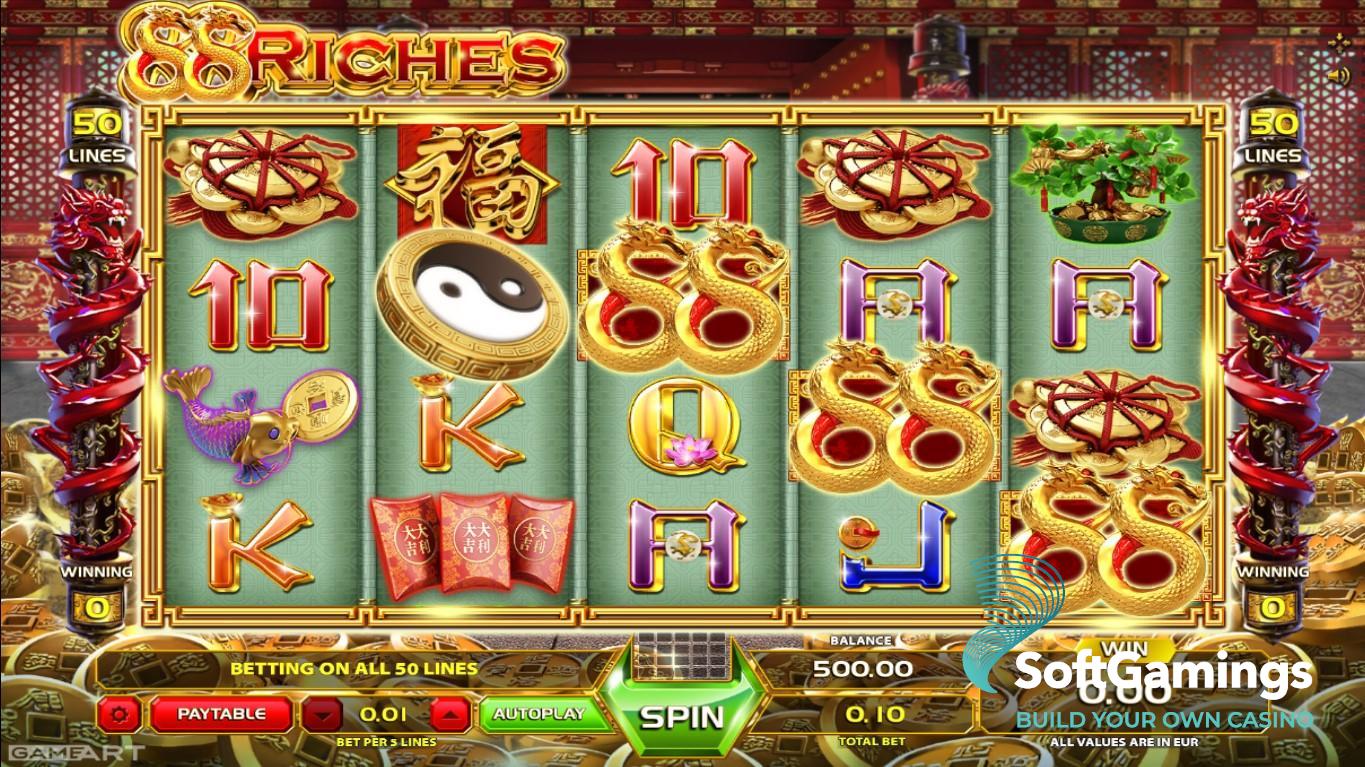Decrease the bet with the down arrow

point(322,712)
